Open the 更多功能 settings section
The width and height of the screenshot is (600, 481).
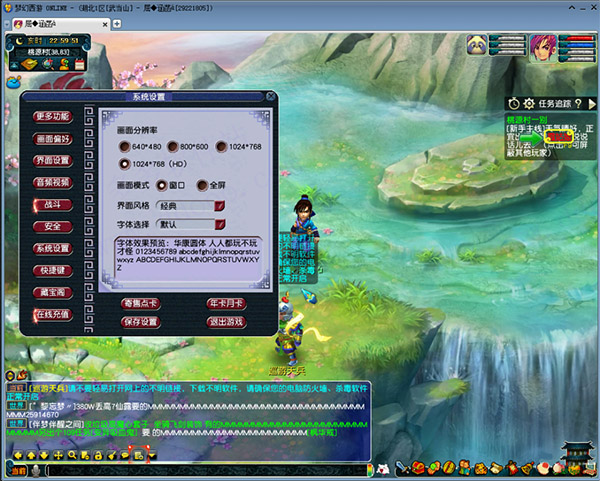(x=52, y=116)
